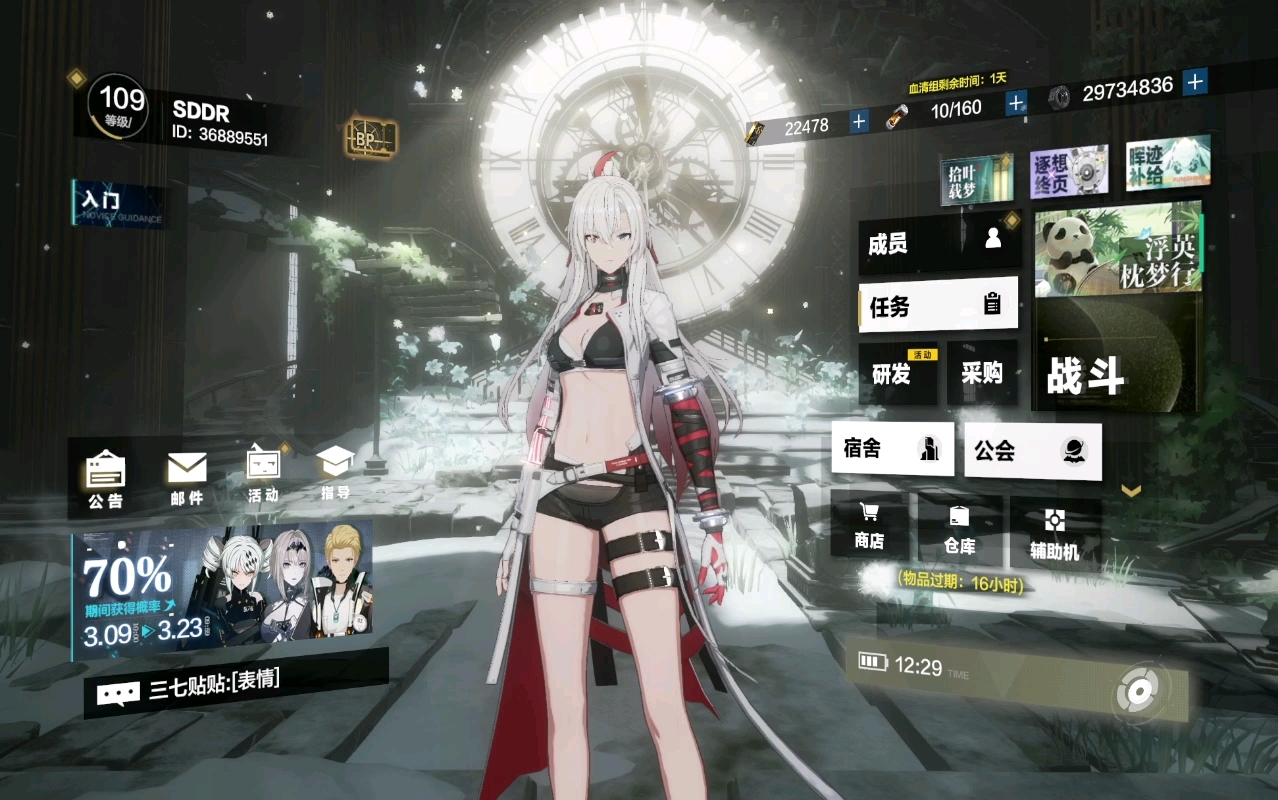Open the 成员 members menu
The image size is (1278, 800).
click(938, 243)
